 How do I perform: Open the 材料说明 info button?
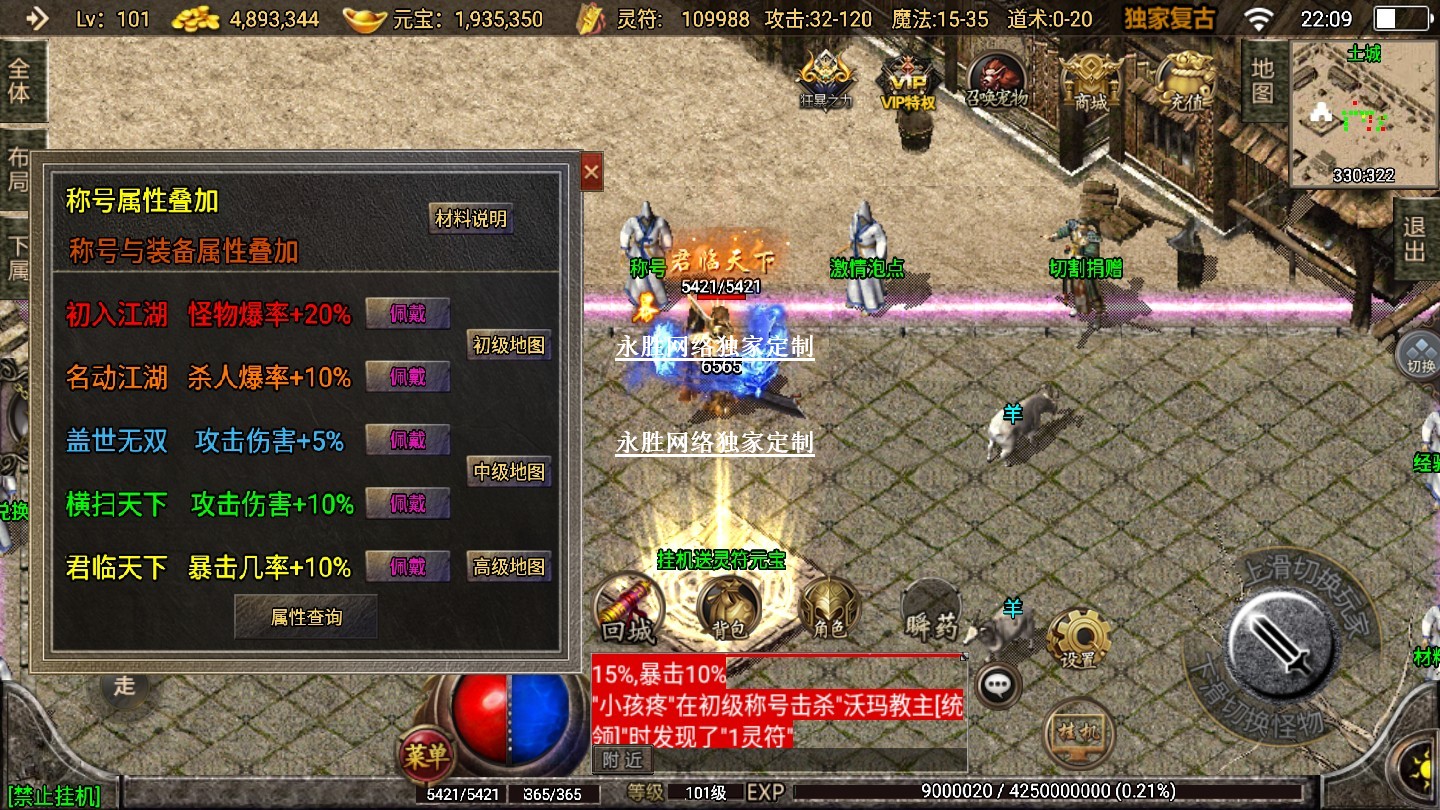click(x=471, y=219)
